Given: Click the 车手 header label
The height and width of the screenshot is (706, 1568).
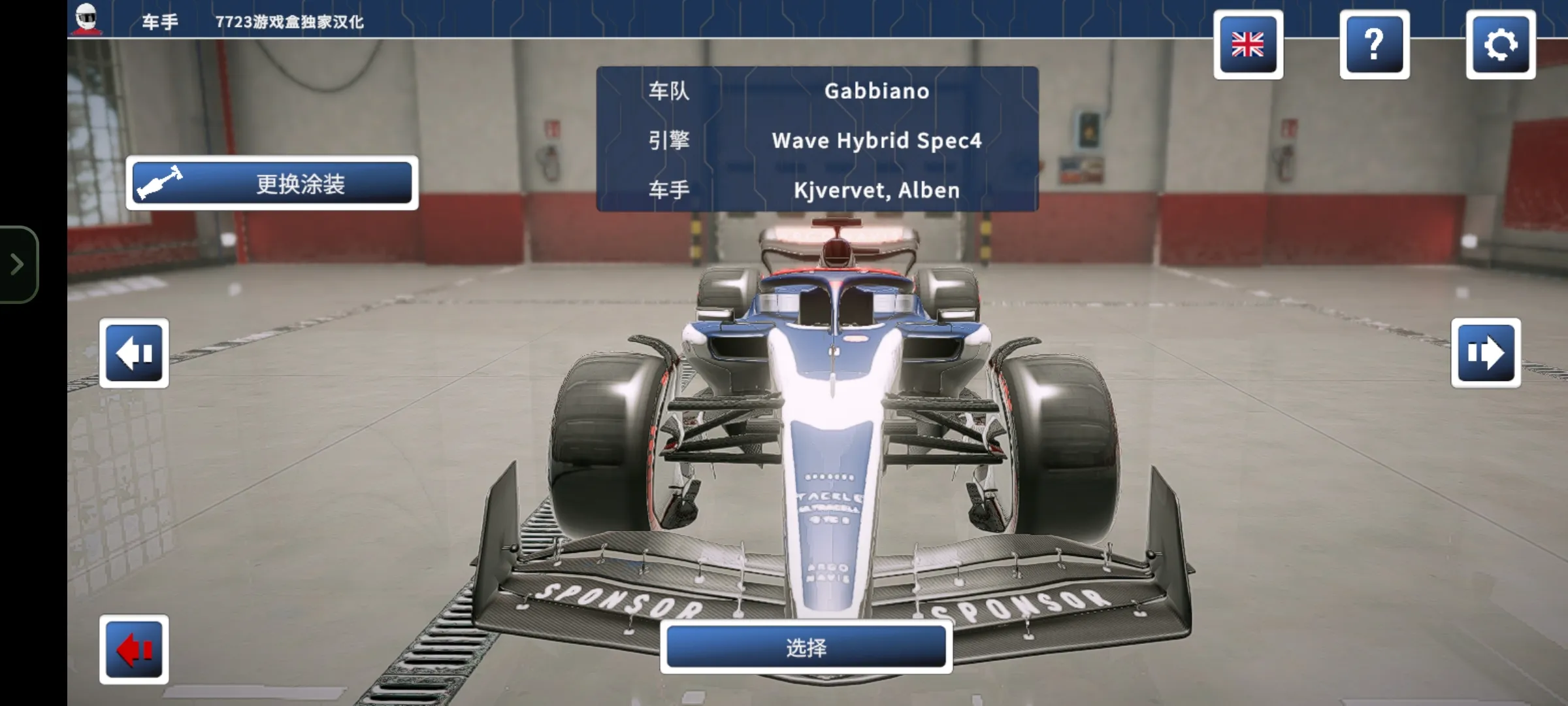Looking at the screenshot, I should [x=160, y=21].
